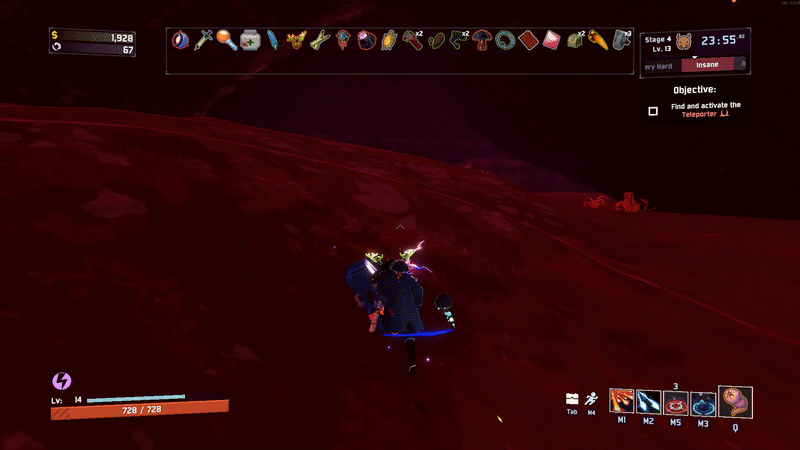Select the orange magnifying glass item

226,41
